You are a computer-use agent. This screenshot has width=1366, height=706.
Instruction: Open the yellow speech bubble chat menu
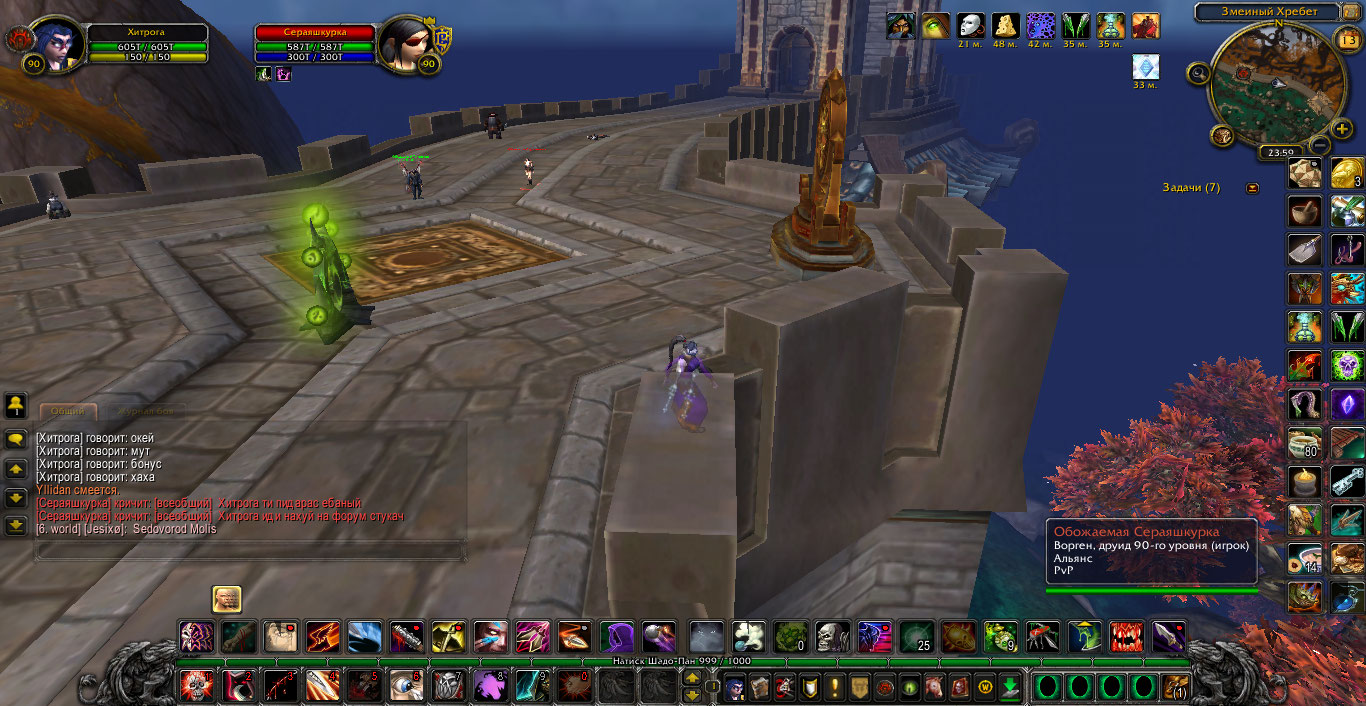pyautogui.click(x=16, y=438)
